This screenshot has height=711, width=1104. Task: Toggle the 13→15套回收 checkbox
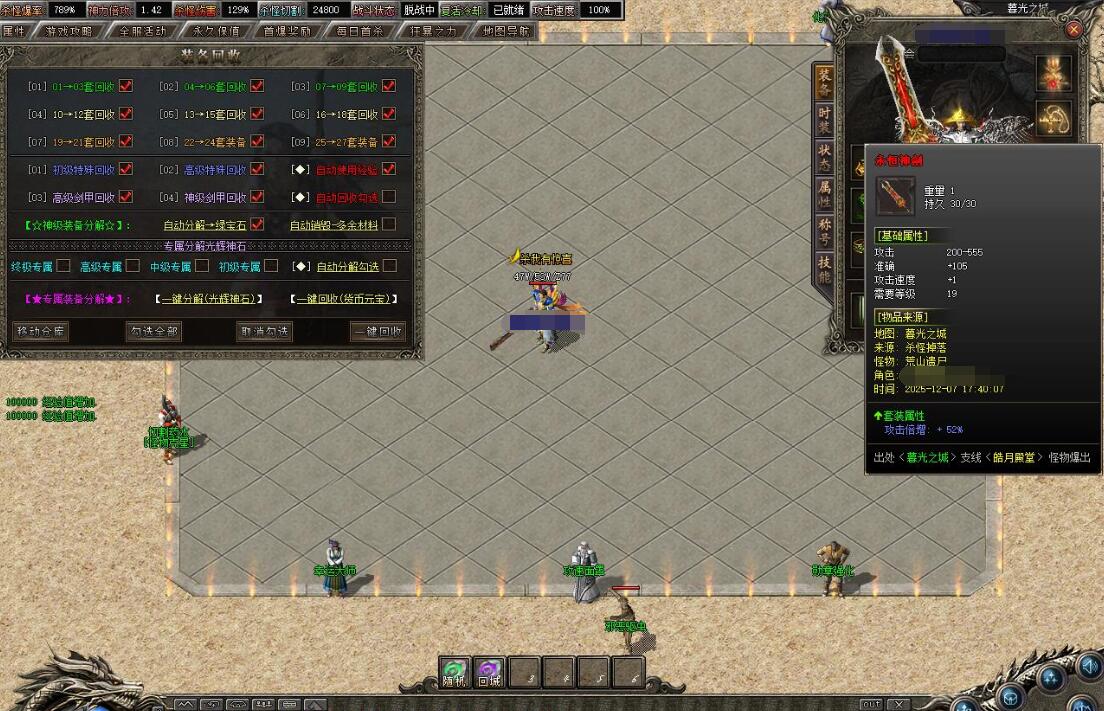[x=257, y=114]
